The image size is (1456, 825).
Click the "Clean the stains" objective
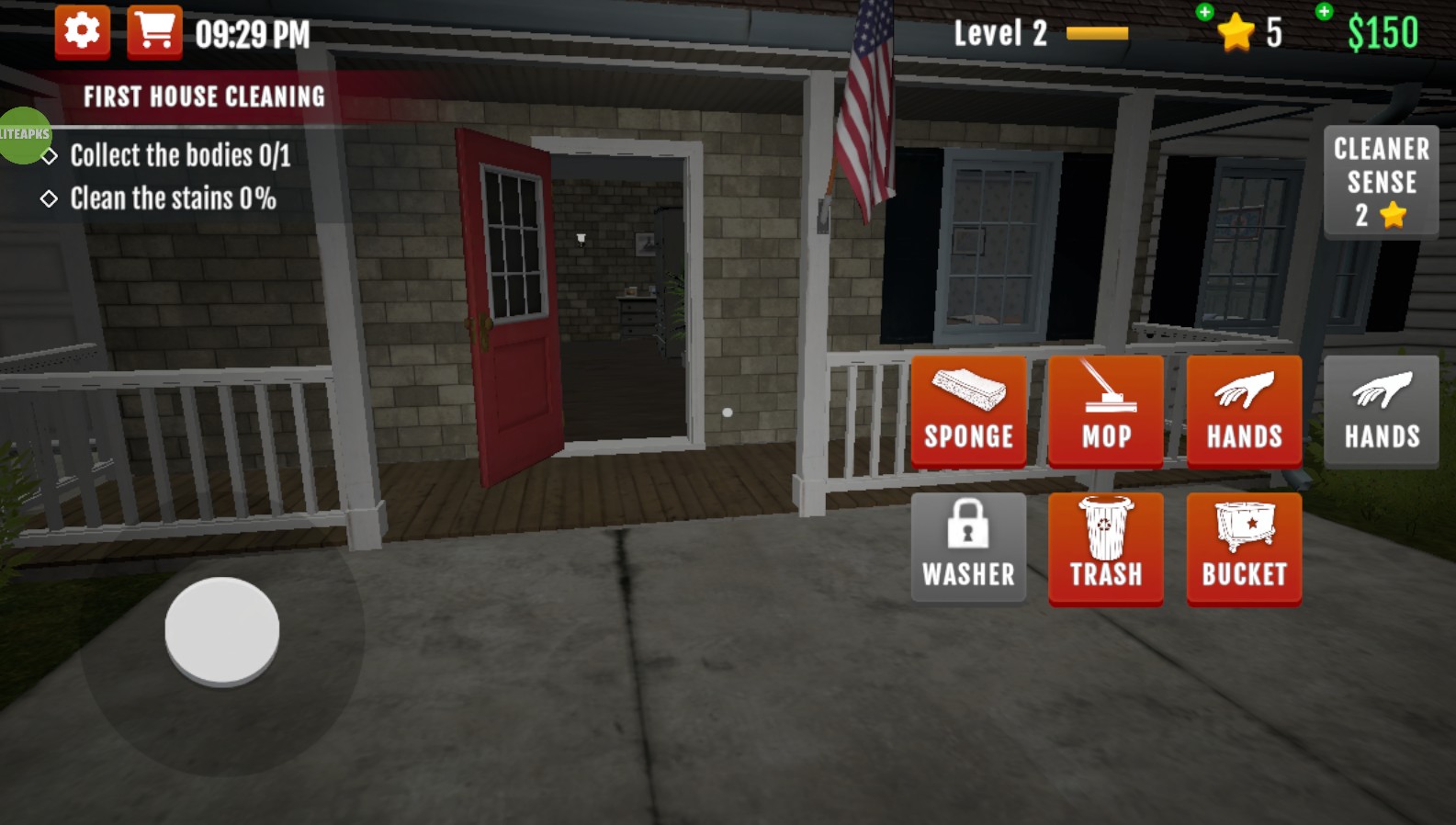(x=173, y=198)
